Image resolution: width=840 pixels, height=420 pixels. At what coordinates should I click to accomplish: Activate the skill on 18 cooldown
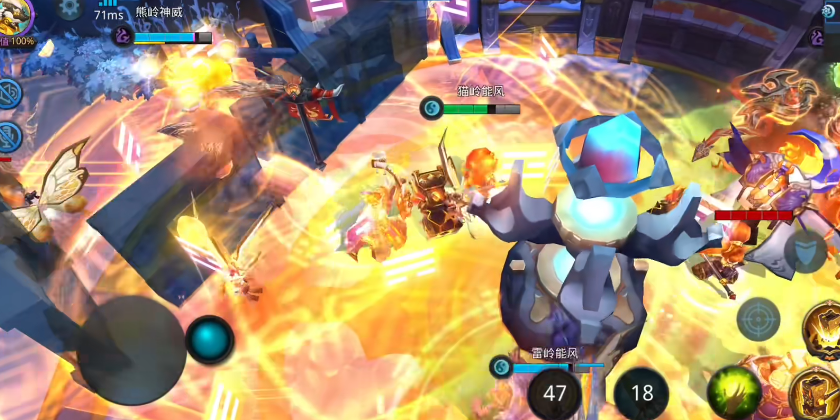pos(640,393)
